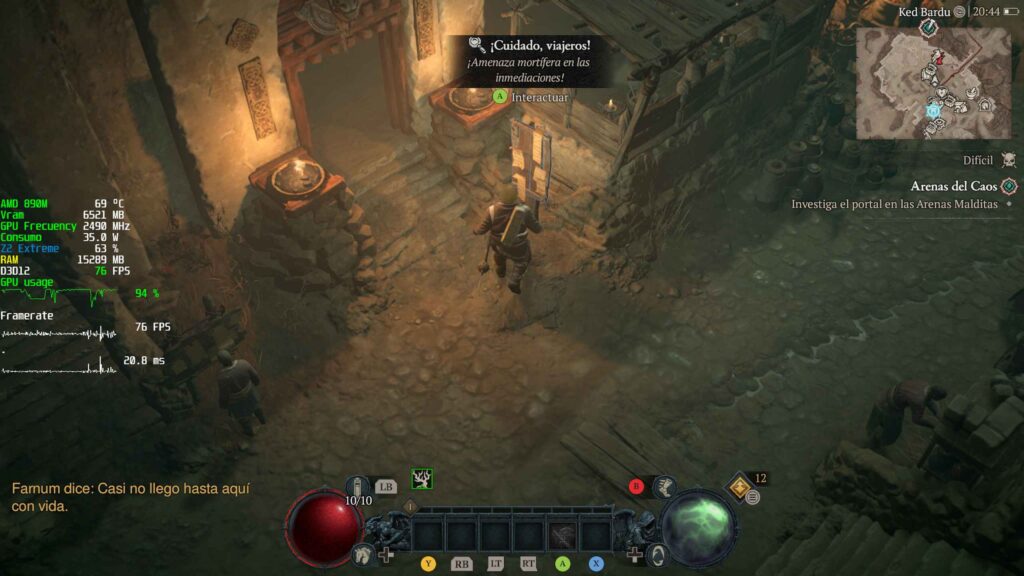Screen dimensions: 1024x576
Task: Open the gold diamond notification icon
Action: [x=740, y=485]
